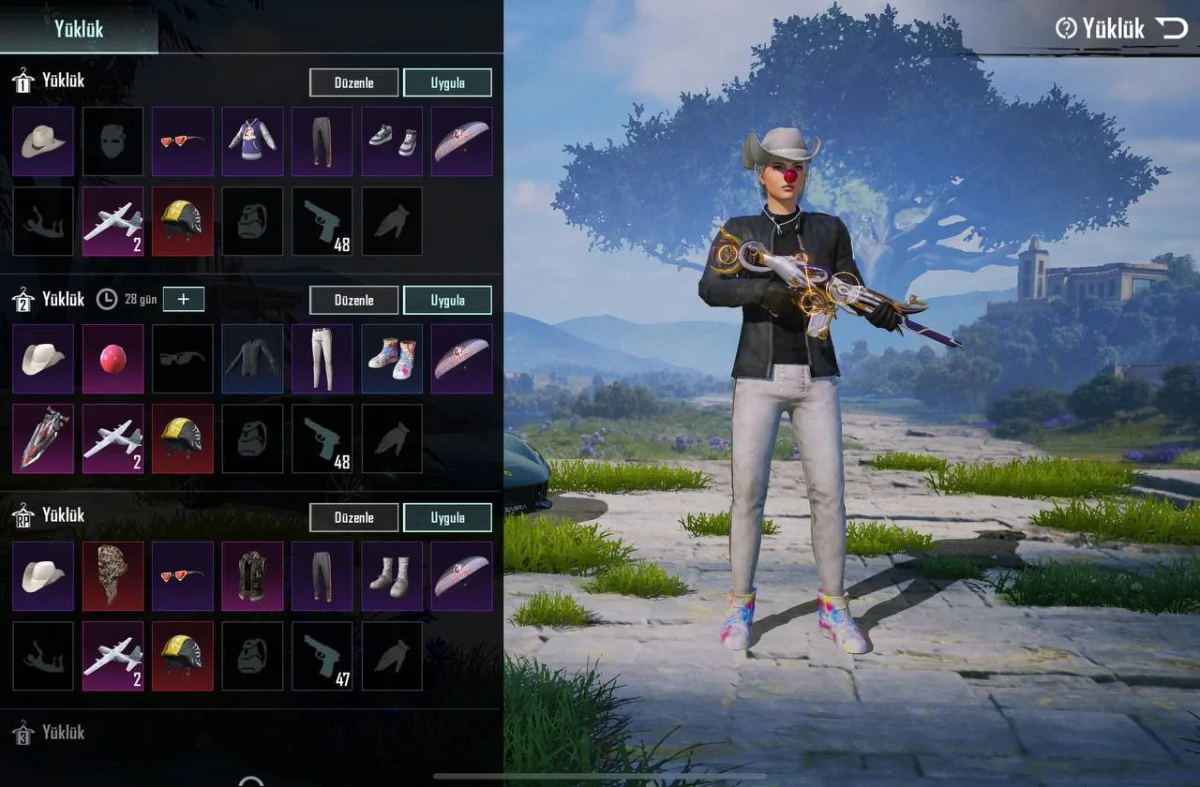The width and height of the screenshot is (1200, 787).
Task: Select the white pants slot
Action: [322, 358]
